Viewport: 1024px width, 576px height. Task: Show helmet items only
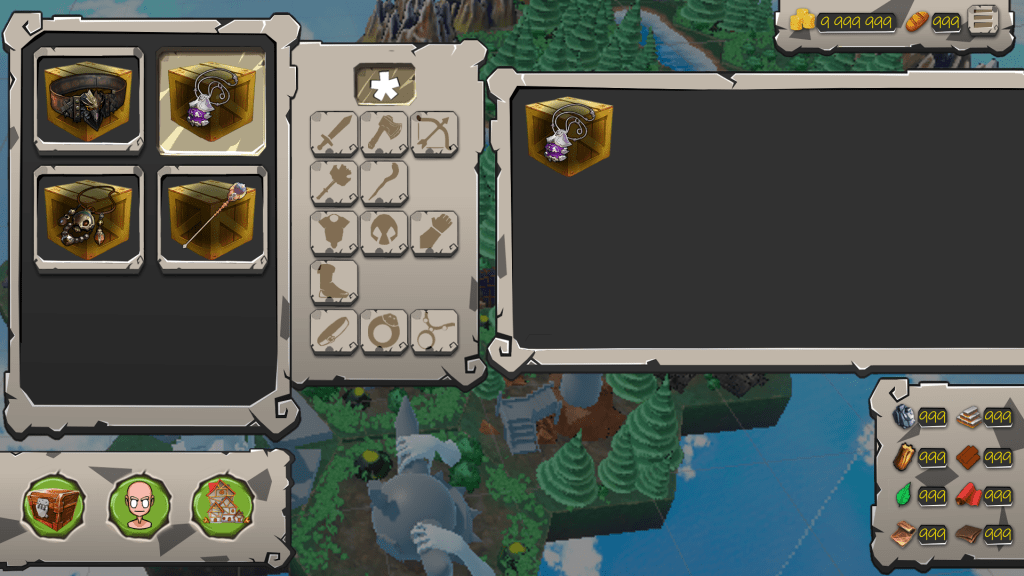pyautogui.click(x=384, y=233)
